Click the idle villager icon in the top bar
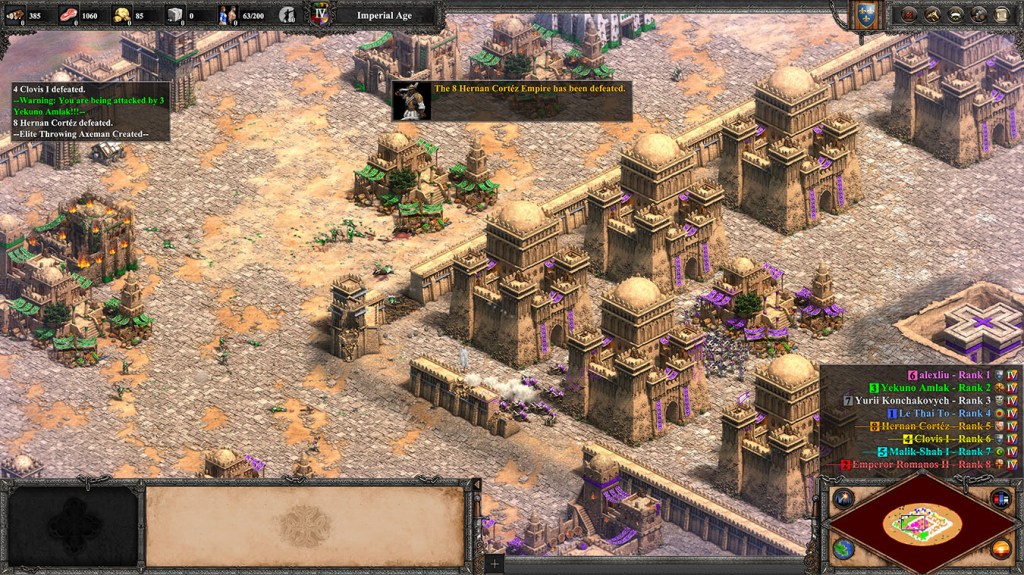 [x=287, y=15]
